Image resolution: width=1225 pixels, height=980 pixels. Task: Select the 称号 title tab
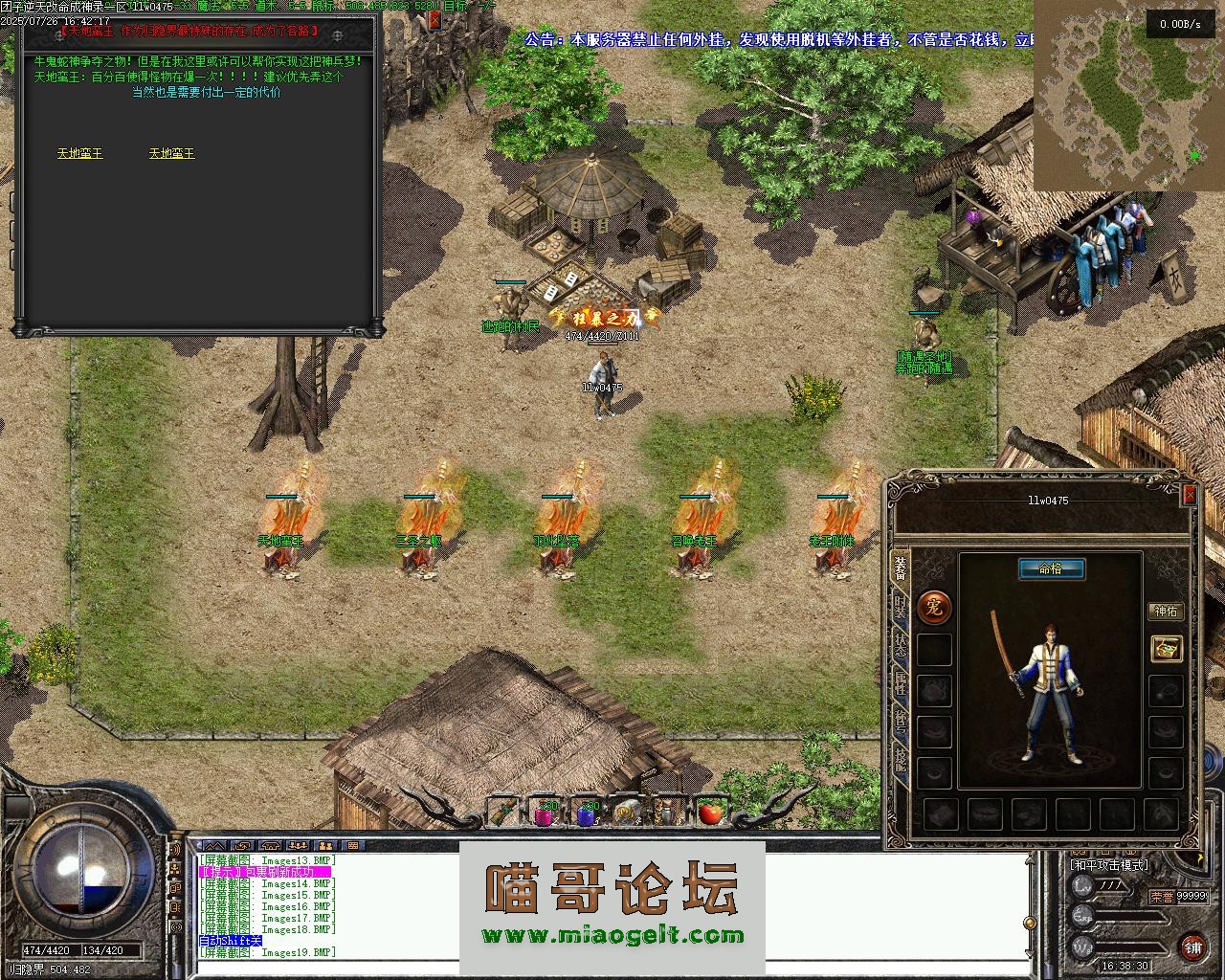coord(900,721)
